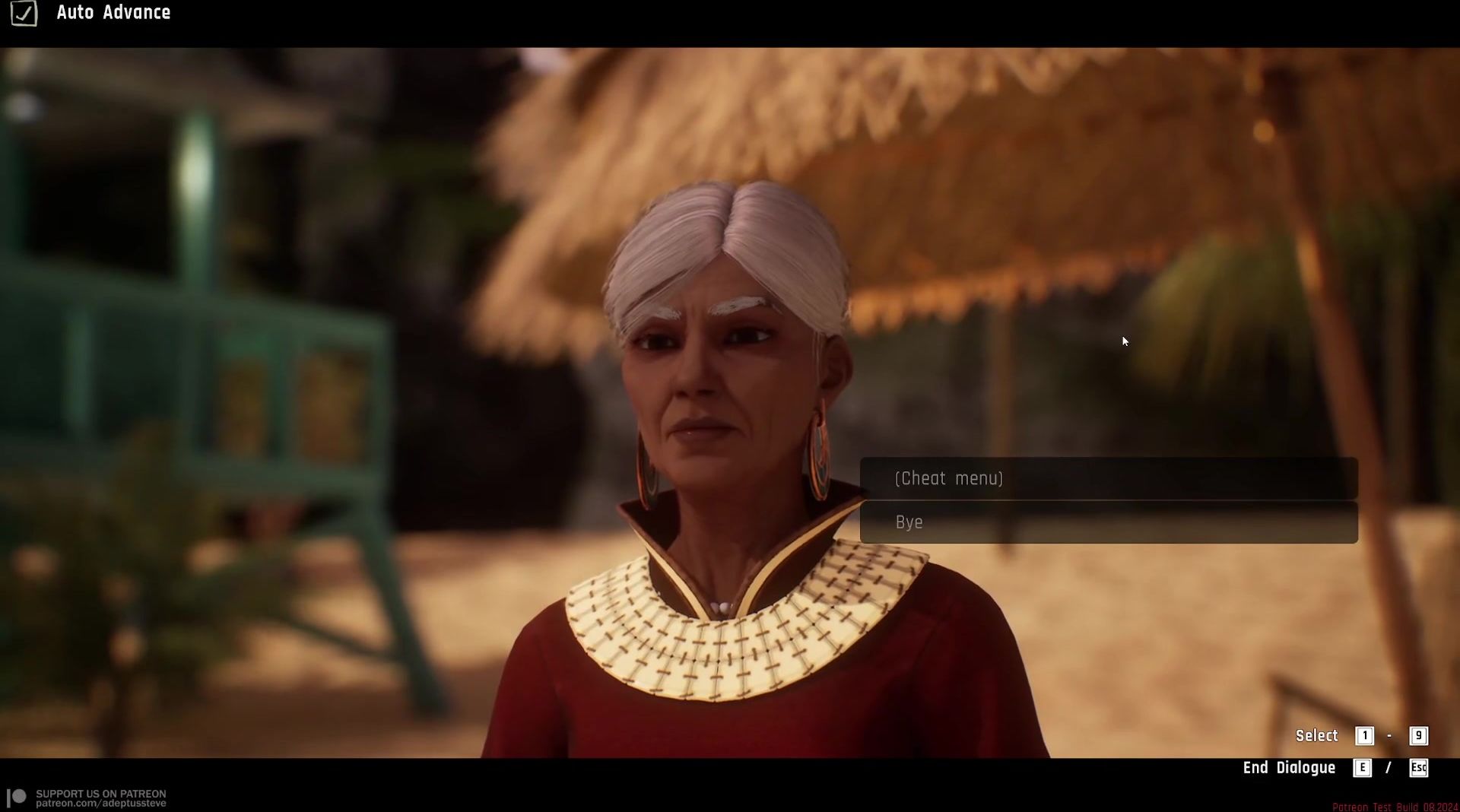Toggle the Auto Advance checkbox
The image size is (1460, 812).
[24, 13]
